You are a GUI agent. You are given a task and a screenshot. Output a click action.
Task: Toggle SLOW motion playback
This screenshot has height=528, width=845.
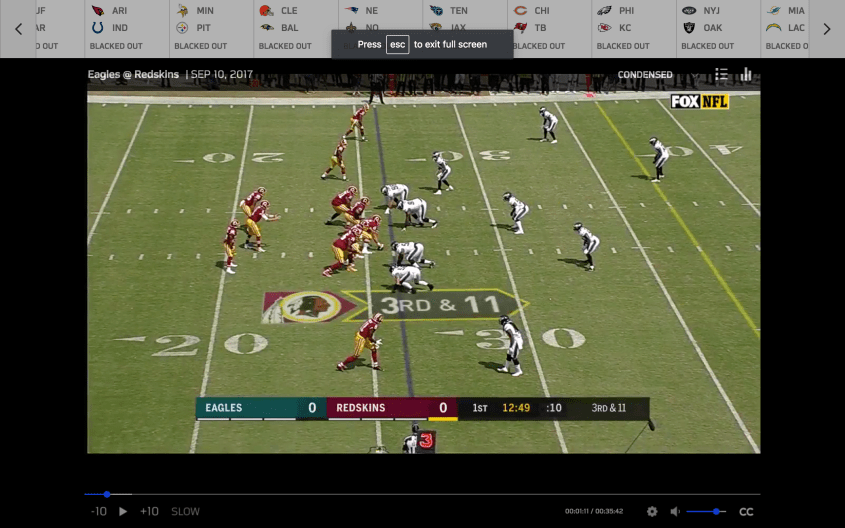(x=185, y=511)
